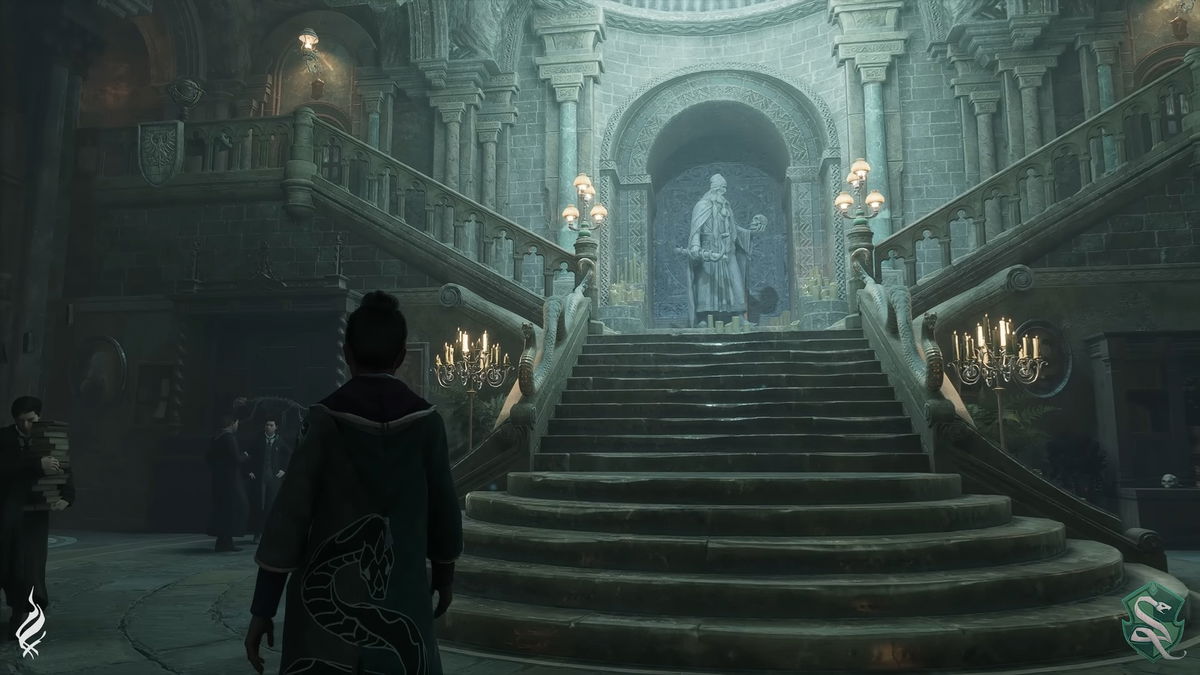Click the Slytherin house crest icon
The height and width of the screenshot is (675, 1200).
[x=1152, y=621]
